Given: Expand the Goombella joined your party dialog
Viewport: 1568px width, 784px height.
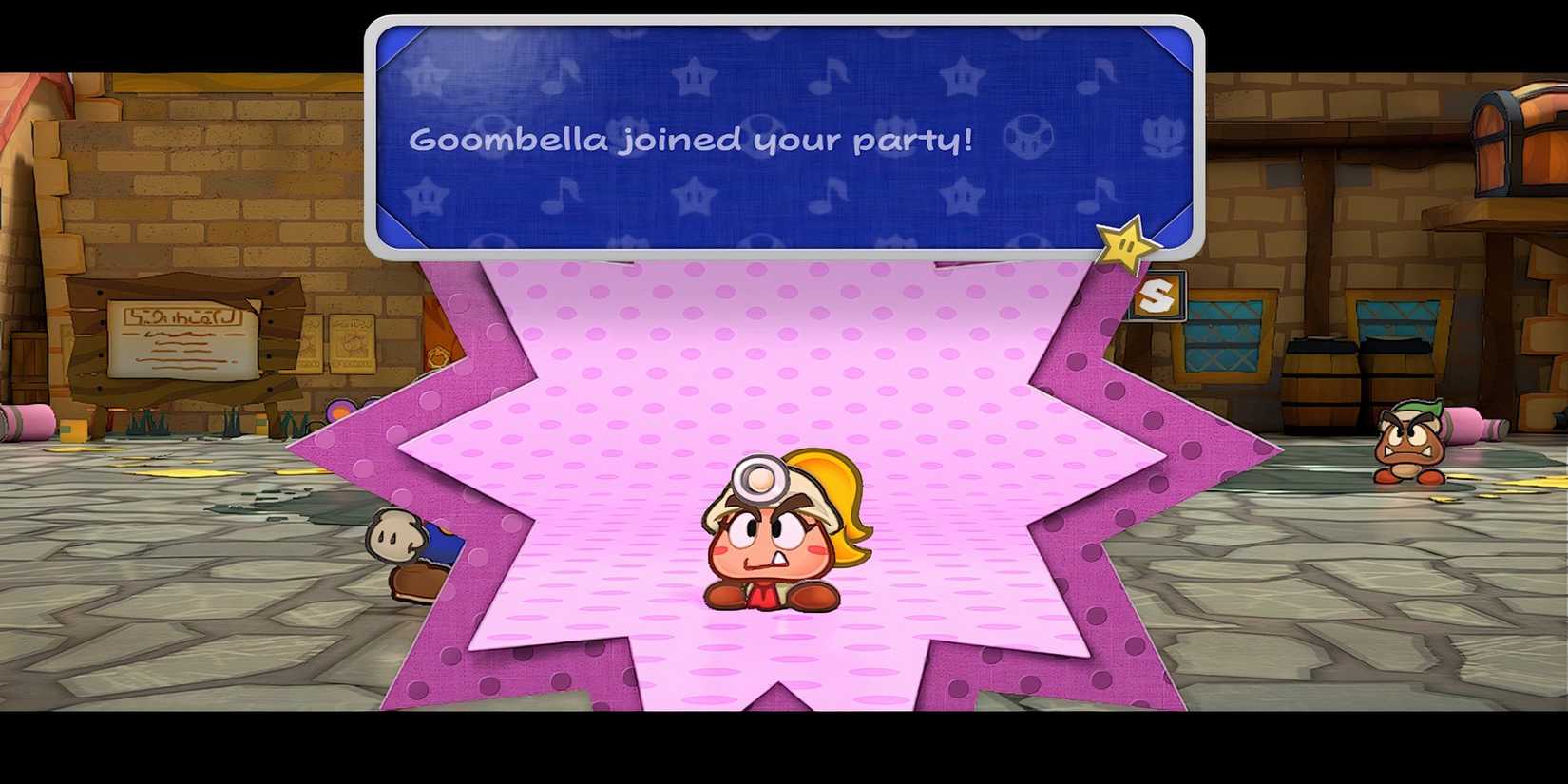Looking at the screenshot, I should click(779, 140).
